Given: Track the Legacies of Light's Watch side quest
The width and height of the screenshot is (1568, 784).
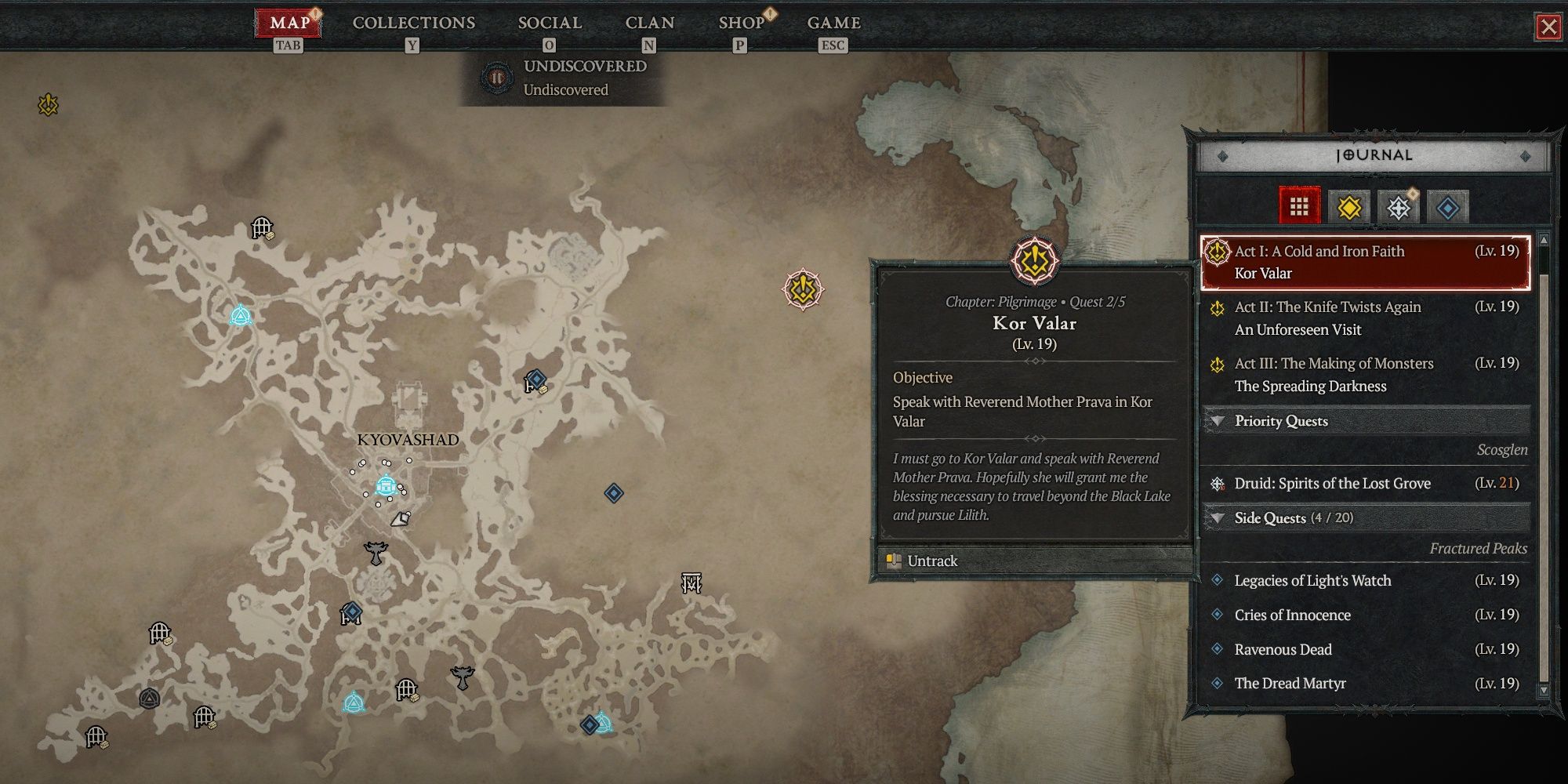Looking at the screenshot, I should pyautogui.click(x=1312, y=580).
